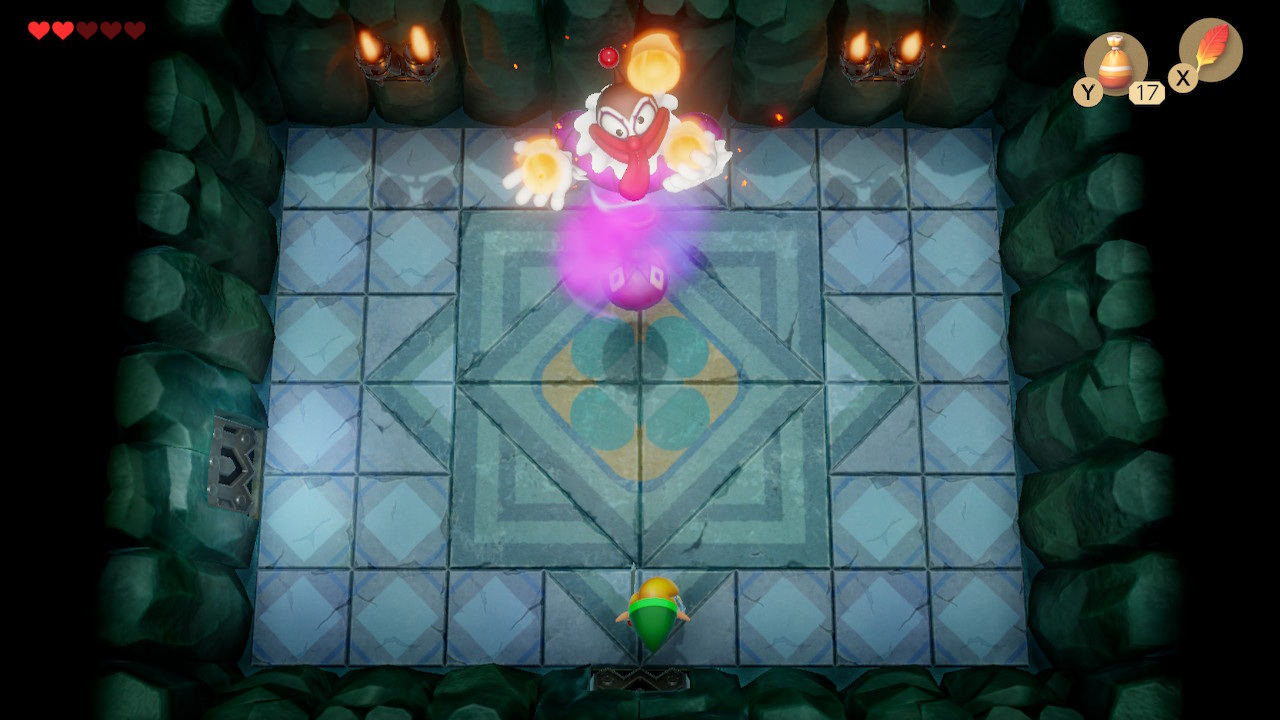
Task: Click the last empty heart icon
Action: click(135, 29)
